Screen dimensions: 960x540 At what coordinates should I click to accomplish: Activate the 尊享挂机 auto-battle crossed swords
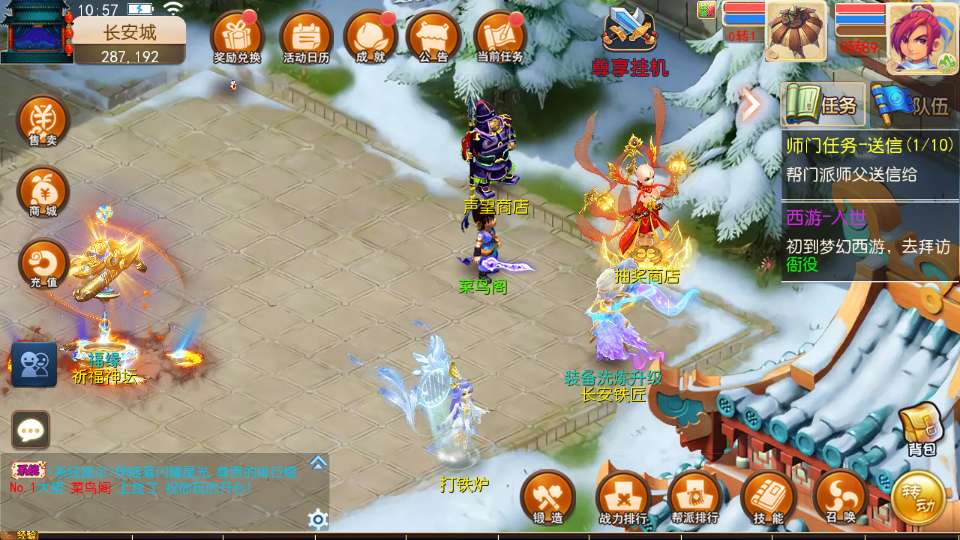tap(629, 34)
